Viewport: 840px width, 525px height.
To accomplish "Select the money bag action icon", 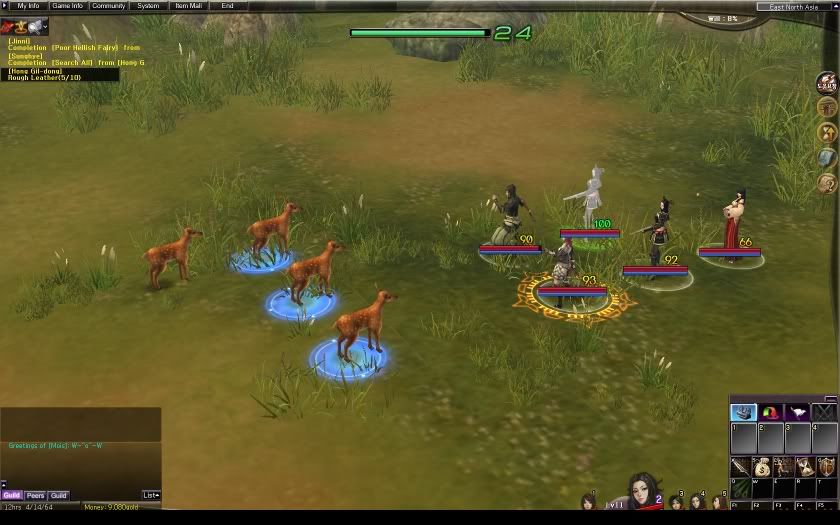I will [x=762, y=467].
